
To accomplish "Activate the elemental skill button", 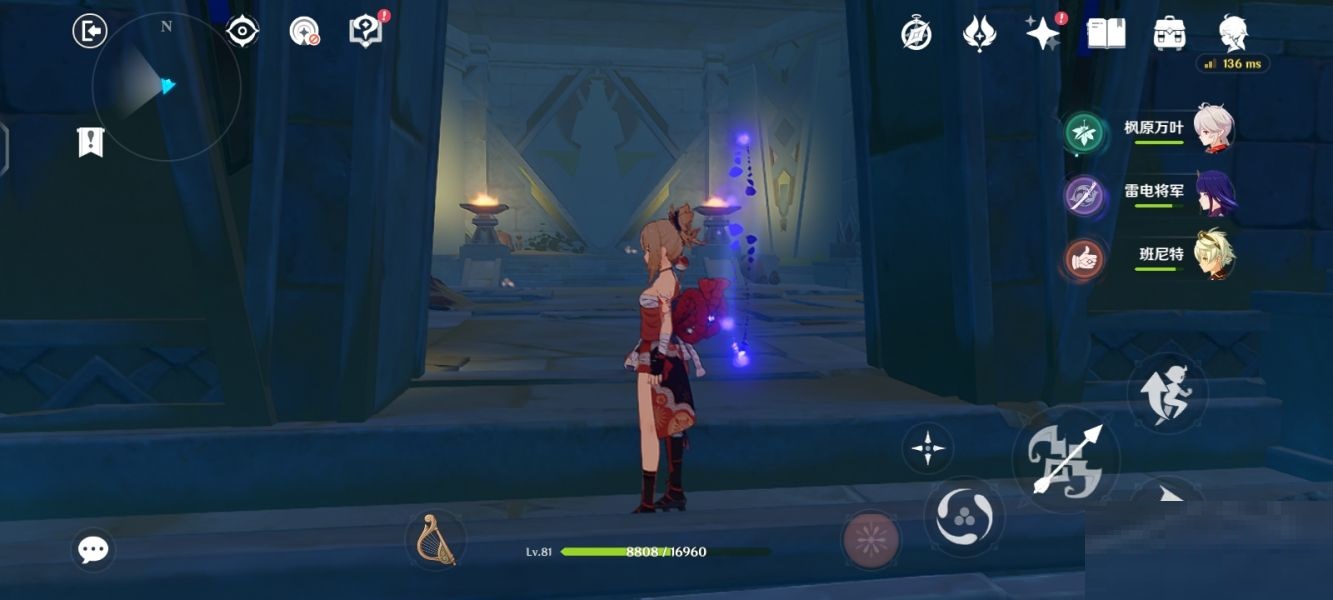I will point(963,516).
